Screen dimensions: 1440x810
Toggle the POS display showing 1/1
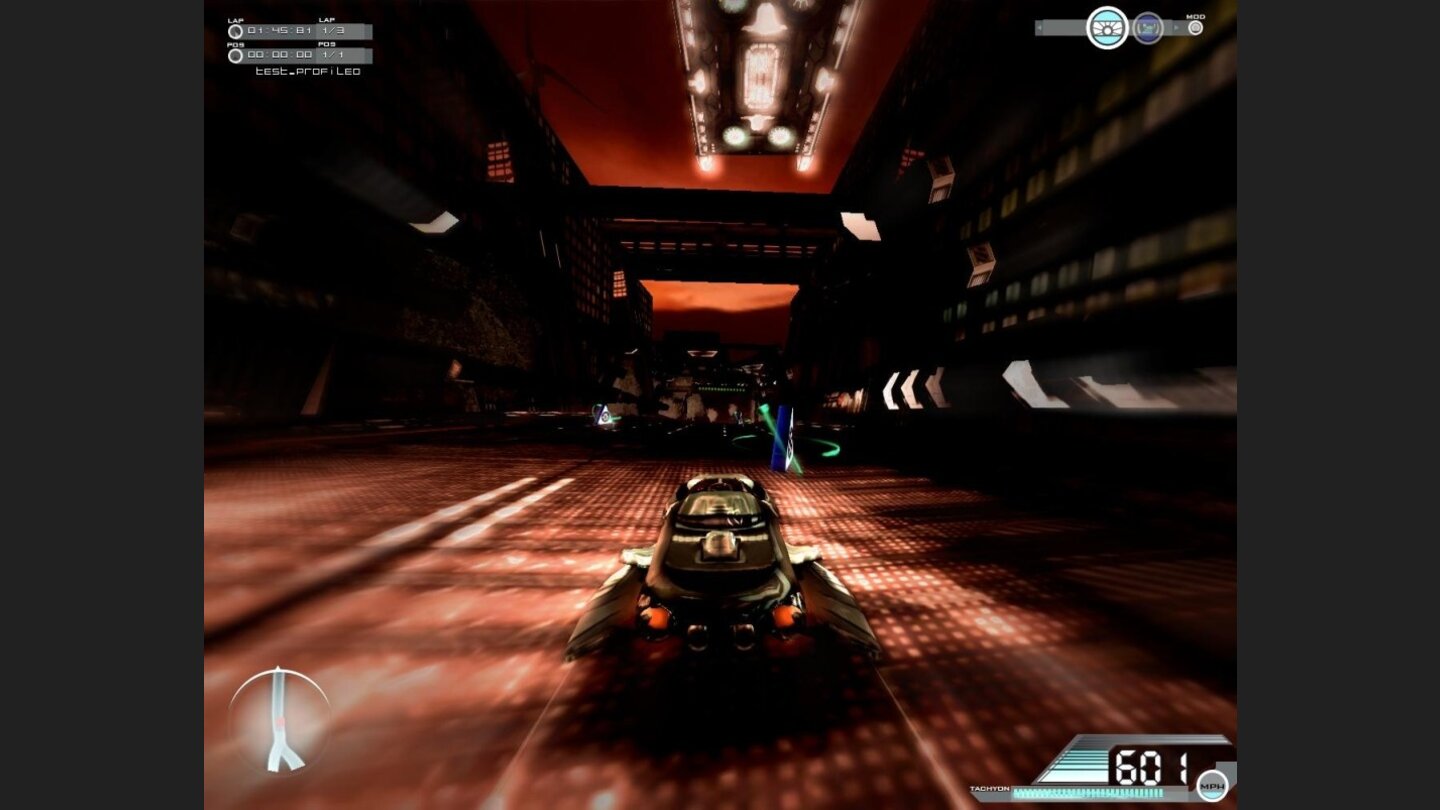(333, 55)
